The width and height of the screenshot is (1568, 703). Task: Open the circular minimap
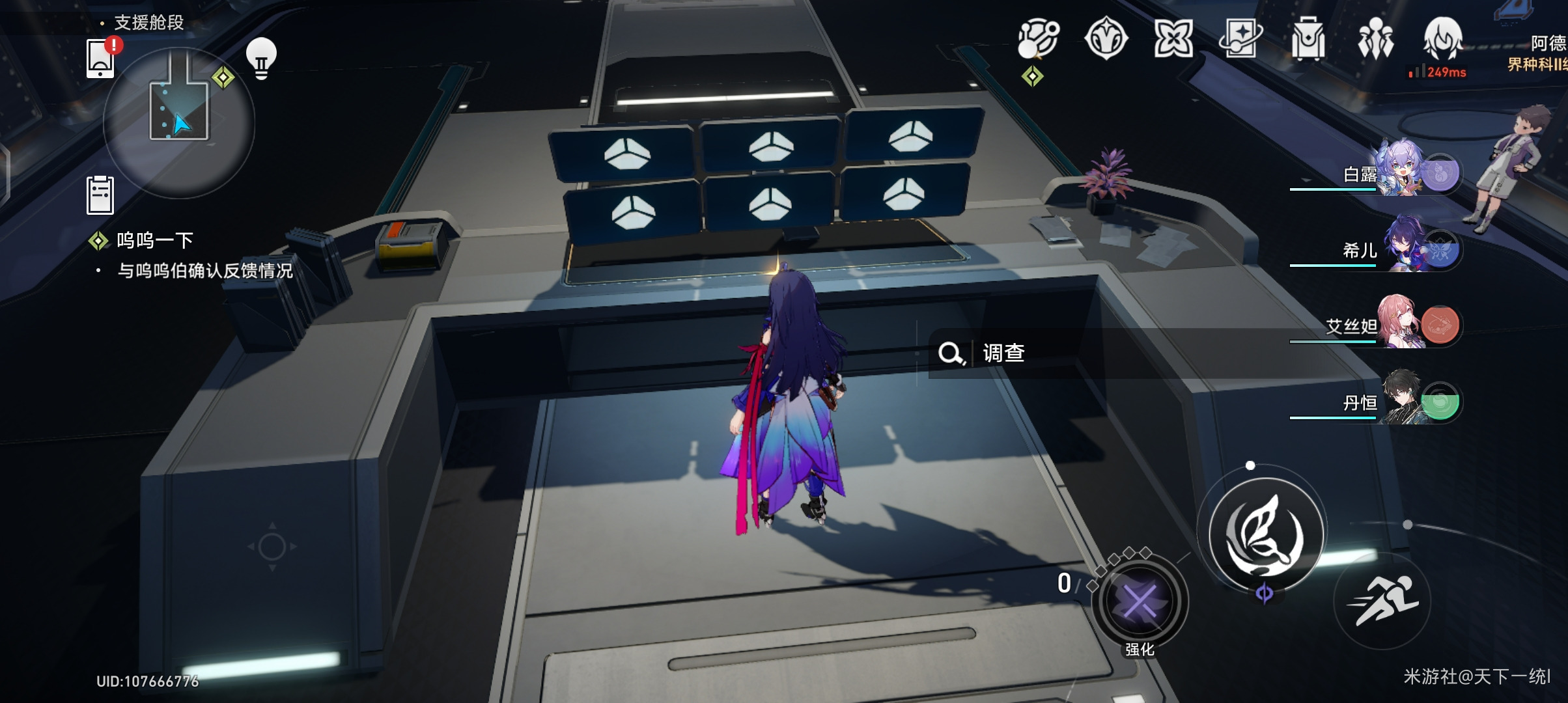pyautogui.click(x=178, y=122)
